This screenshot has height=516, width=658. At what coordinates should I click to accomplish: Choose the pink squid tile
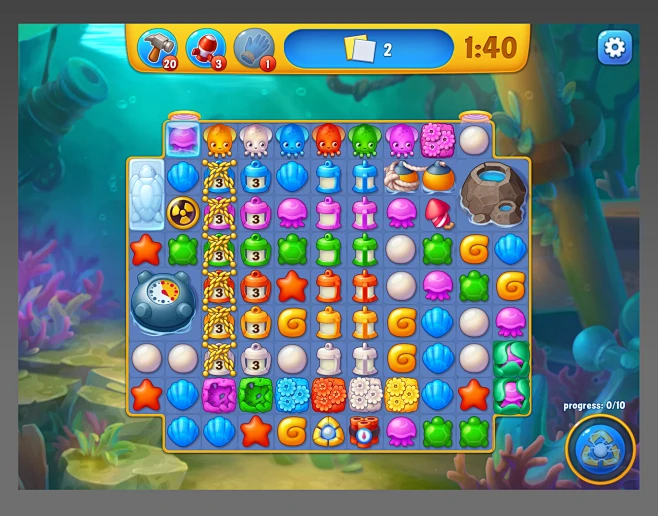401,140
